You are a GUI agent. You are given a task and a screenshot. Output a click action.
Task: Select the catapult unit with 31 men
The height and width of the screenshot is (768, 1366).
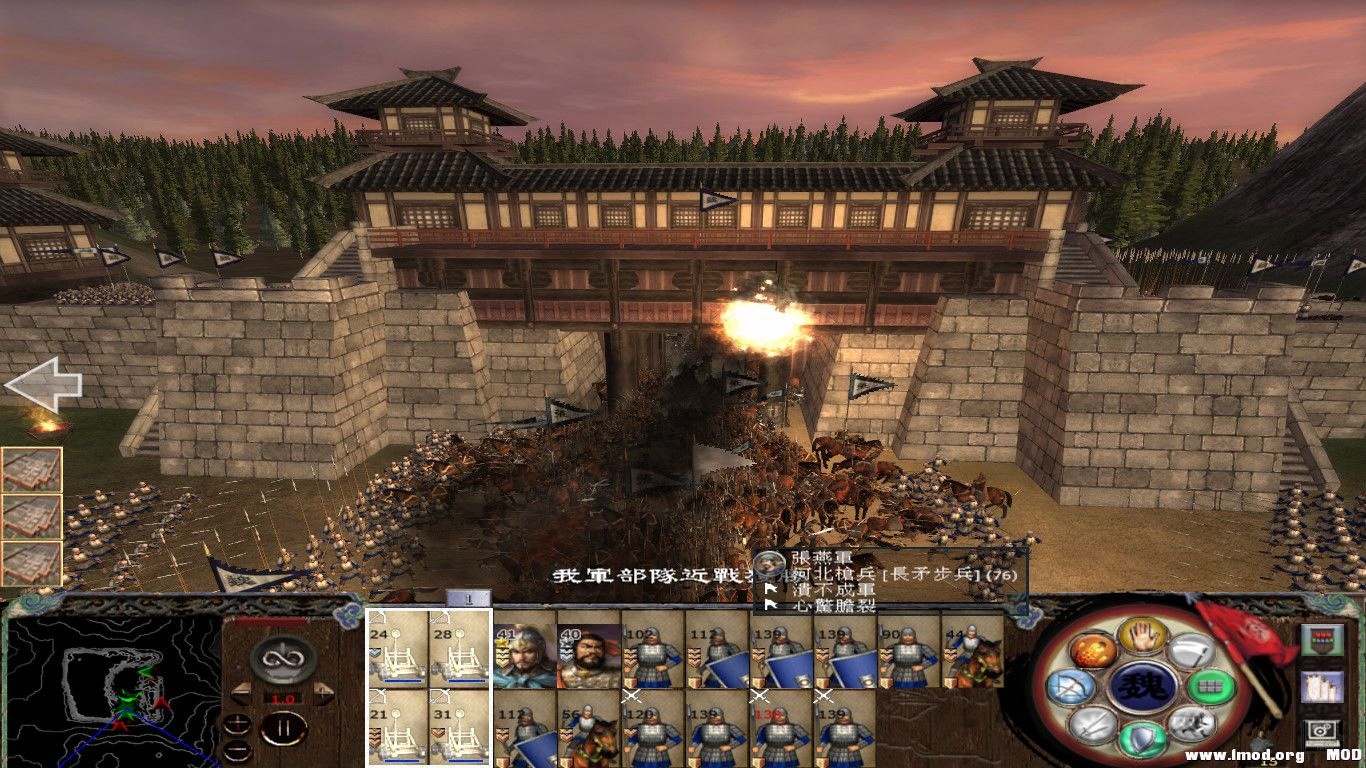460,727
